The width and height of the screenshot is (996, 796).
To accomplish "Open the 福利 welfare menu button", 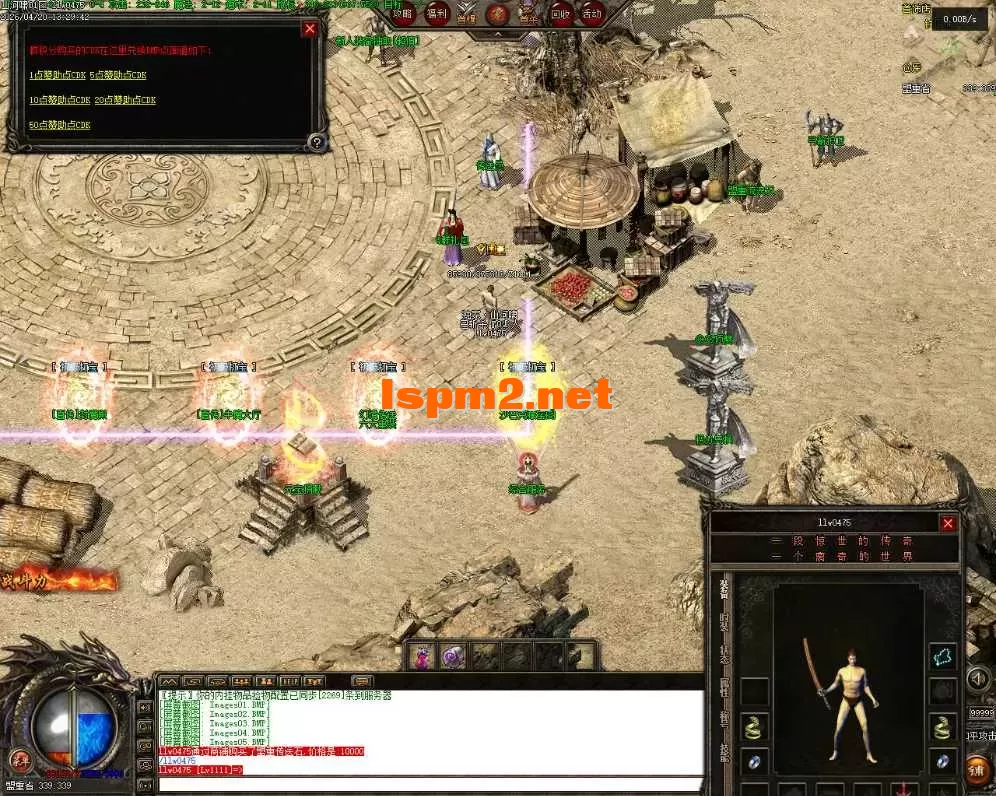I will click(436, 13).
